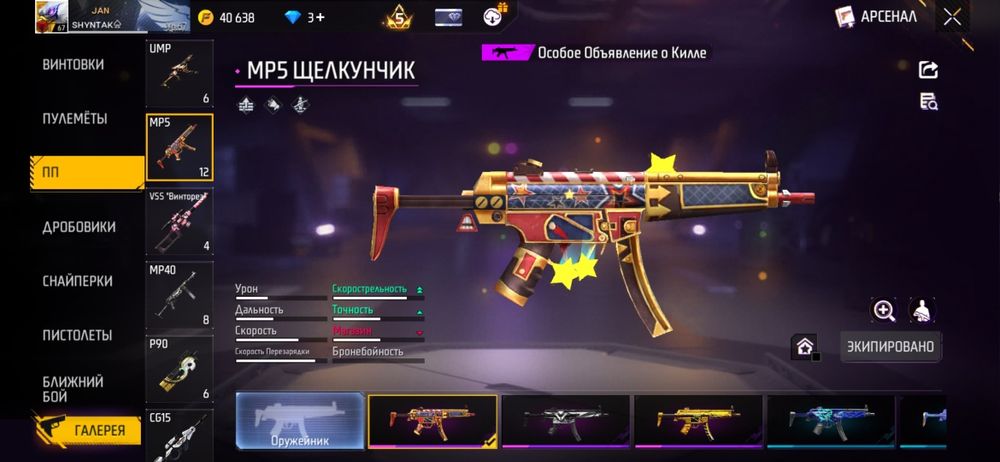
Task: Add gold coins with the plus
Action: (x=207, y=17)
